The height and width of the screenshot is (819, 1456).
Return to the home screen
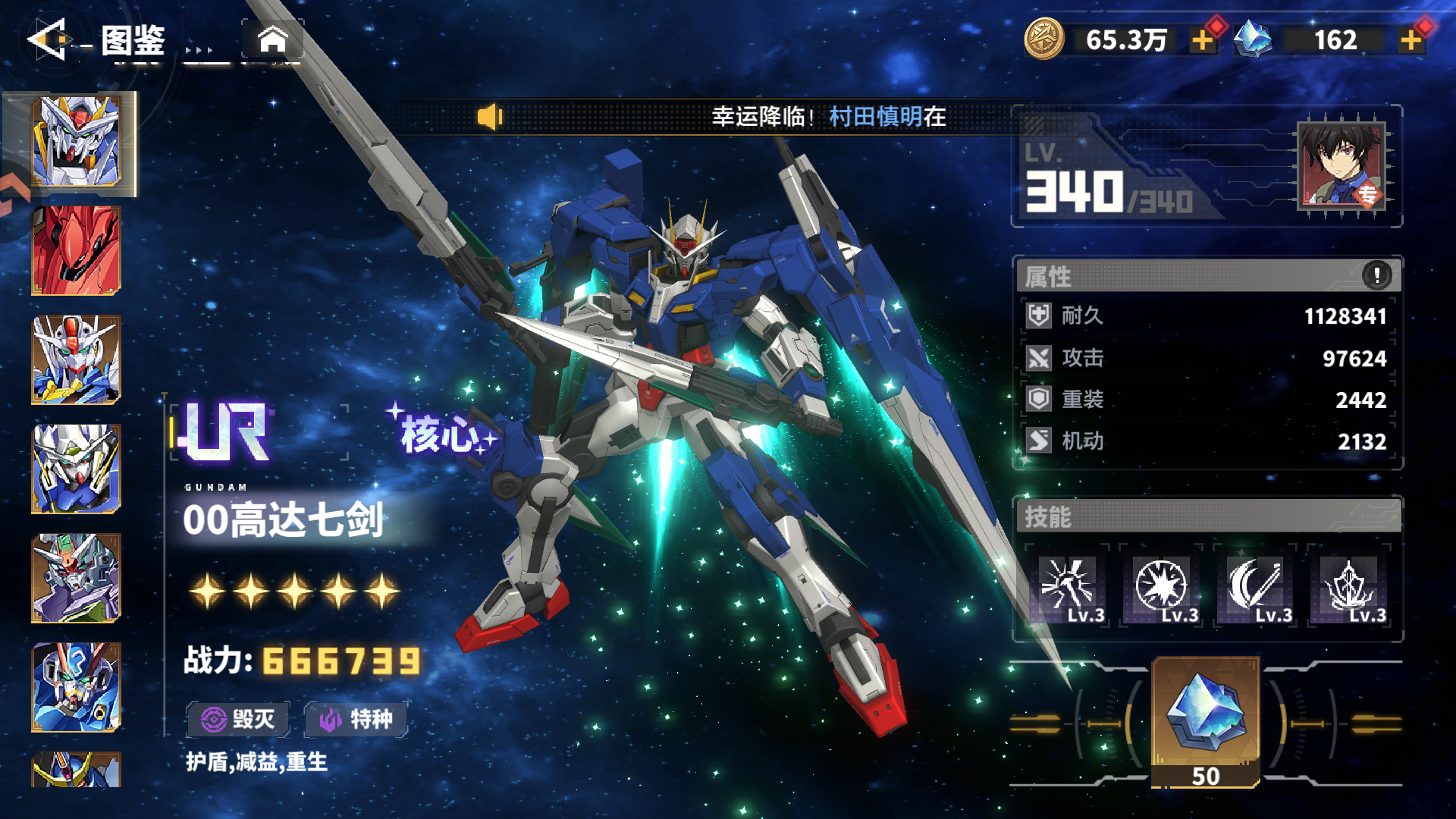coord(273,39)
